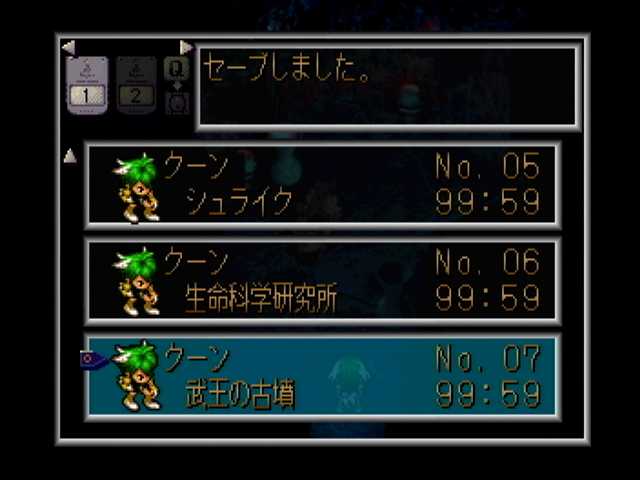Choose save file No. 06 生命科学研究所

[322, 281]
